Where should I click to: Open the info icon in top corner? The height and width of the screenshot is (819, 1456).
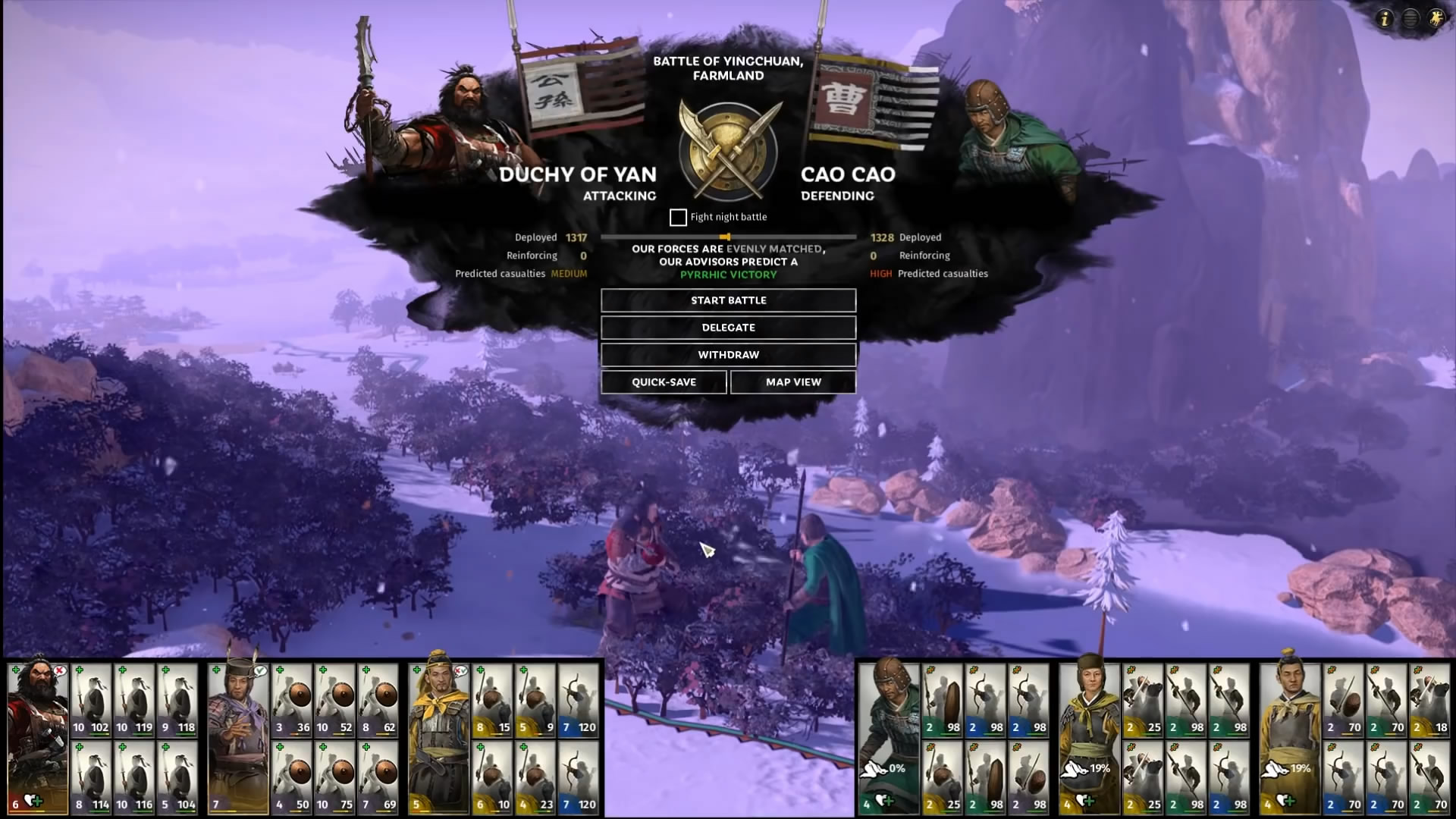(x=1385, y=19)
